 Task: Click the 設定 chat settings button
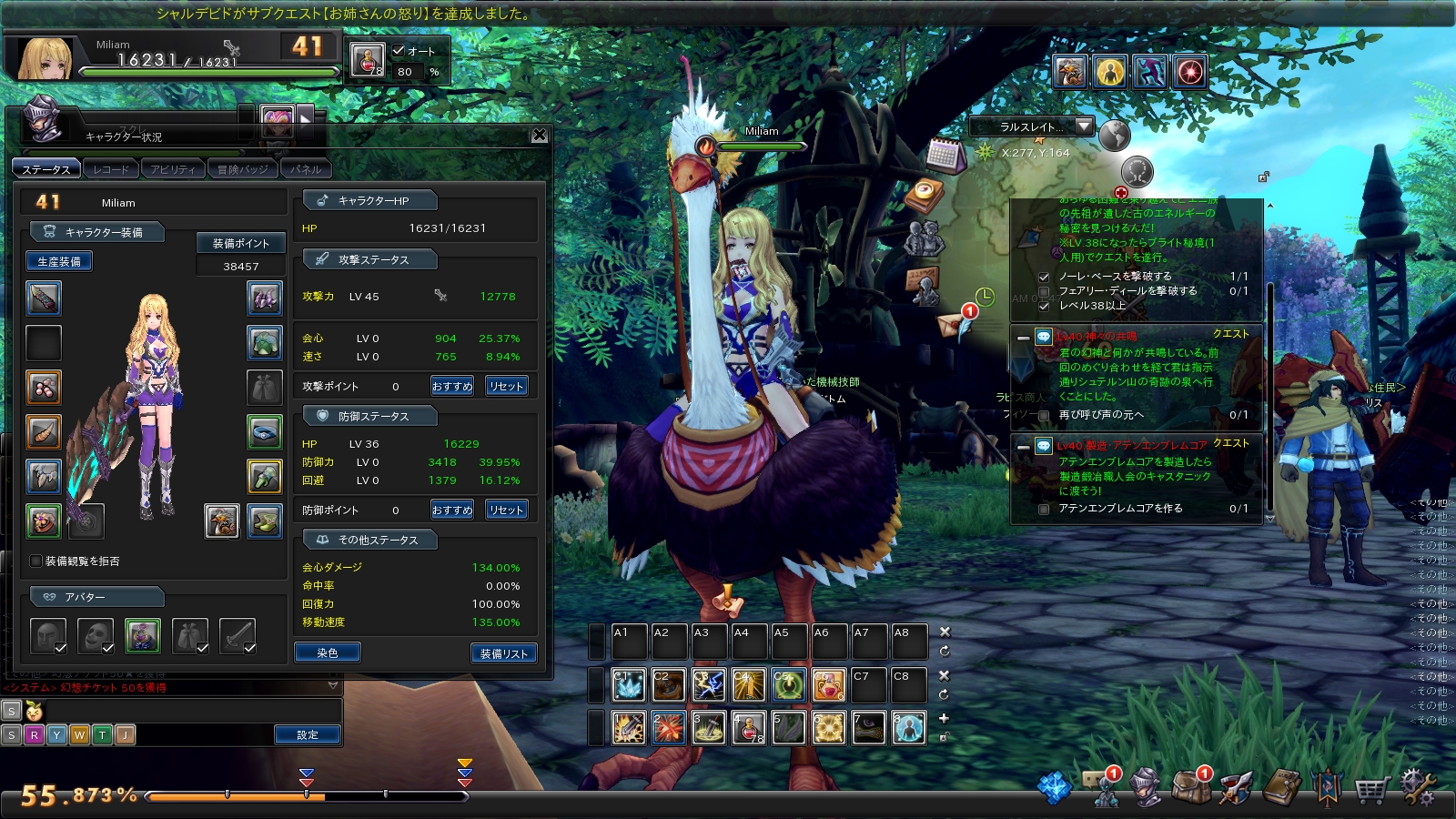pos(308,734)
